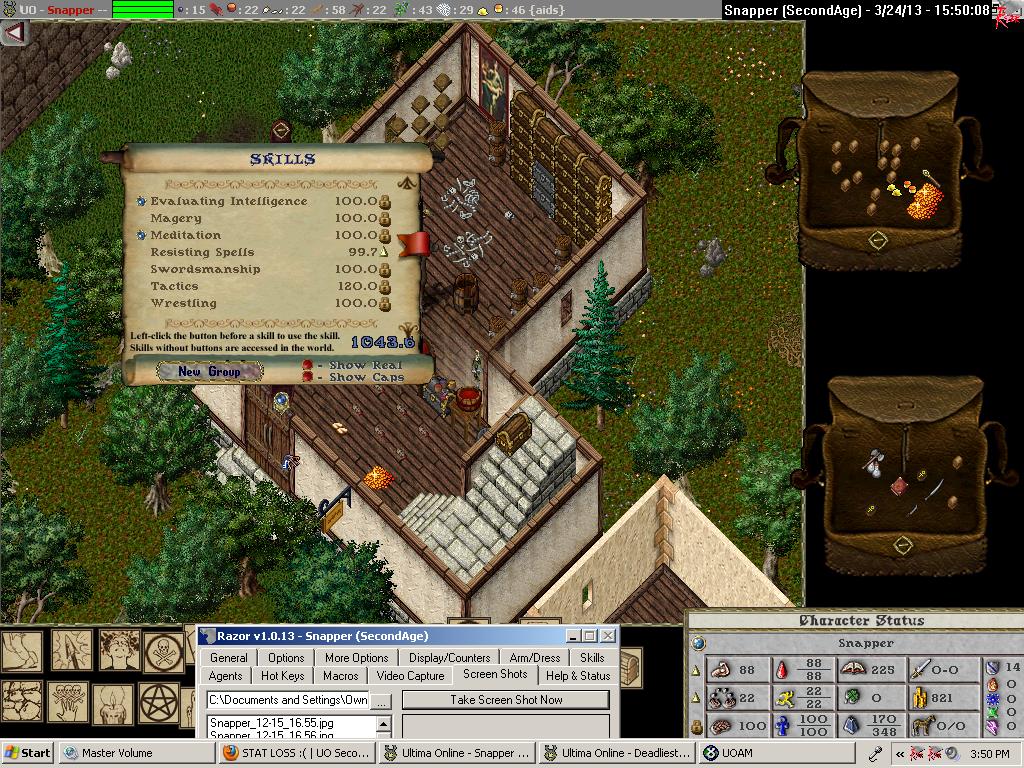
Task: Minimize the Character Status with blue orb
Action: coord(698,643)
